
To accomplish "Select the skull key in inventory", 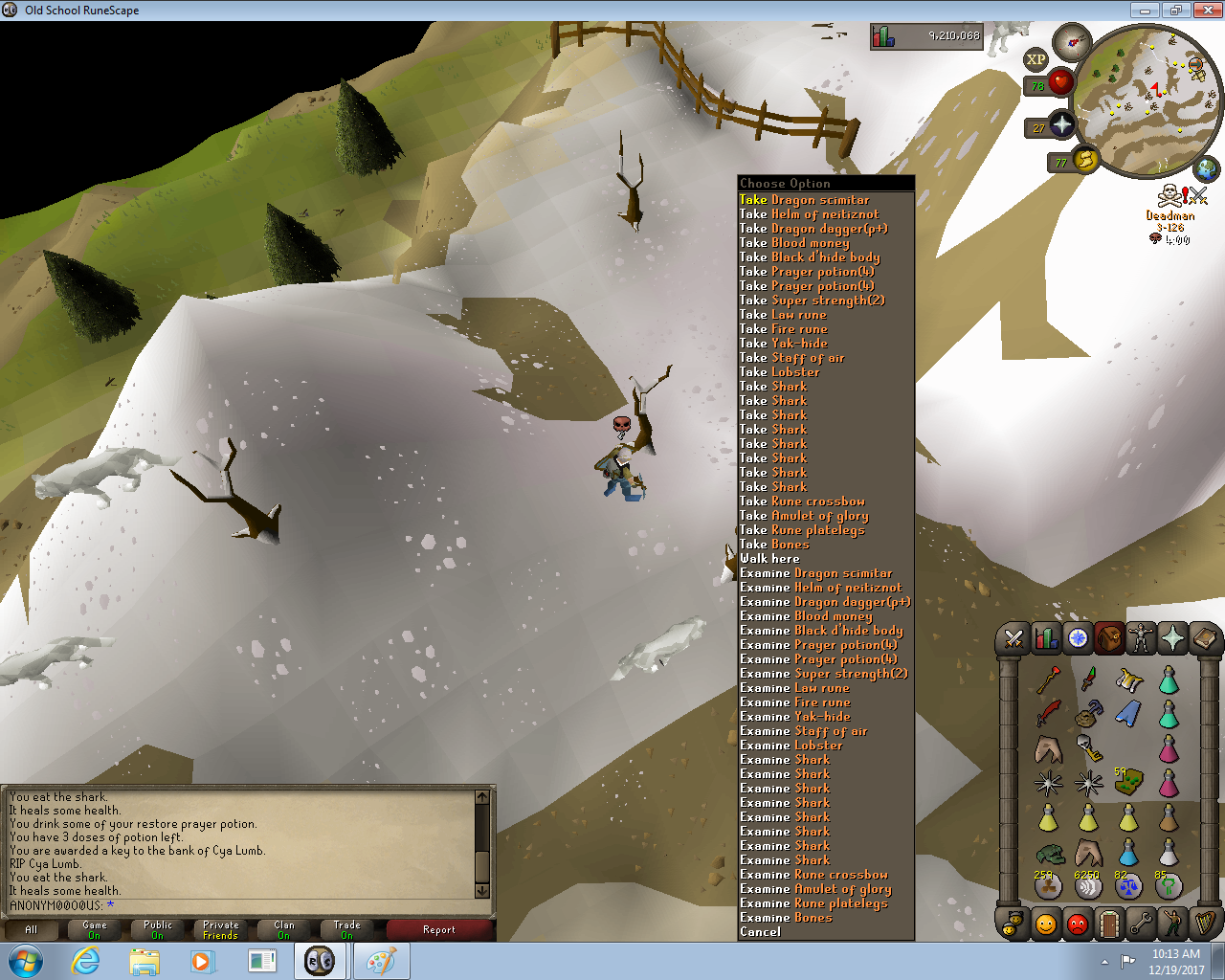I will point(1088,747).
